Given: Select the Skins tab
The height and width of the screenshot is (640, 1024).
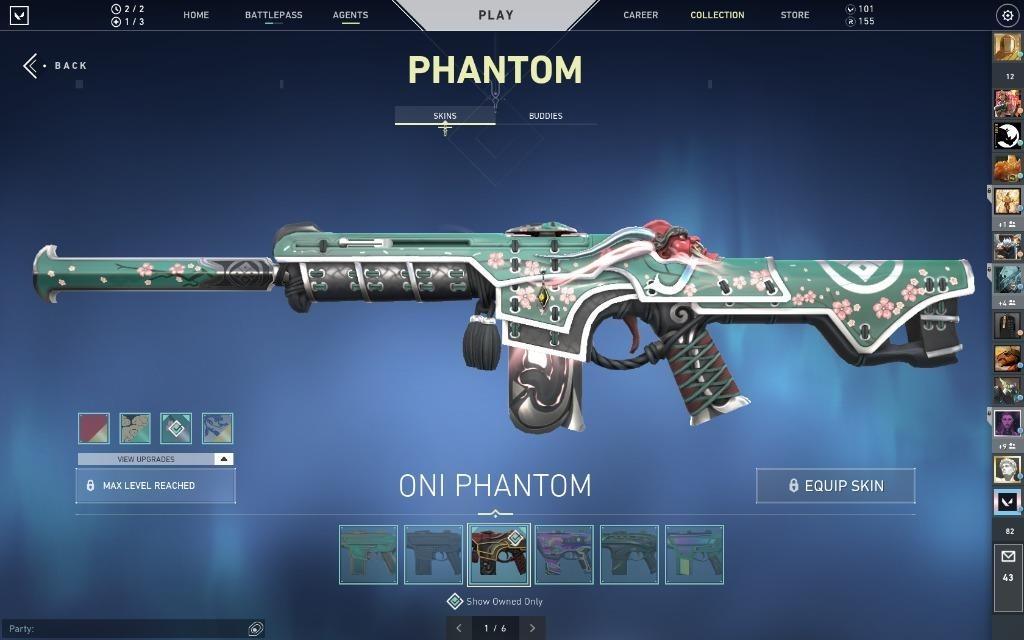Looking at the screenshot, I should 445,116.
